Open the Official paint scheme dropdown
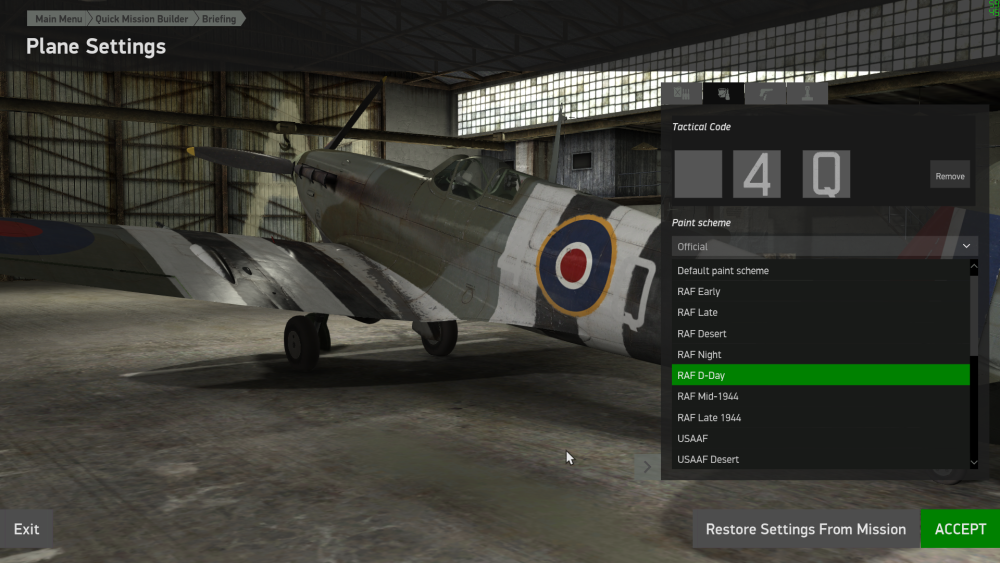The height and width of the screenshot is (563, 1000). (x=824, y=246)
